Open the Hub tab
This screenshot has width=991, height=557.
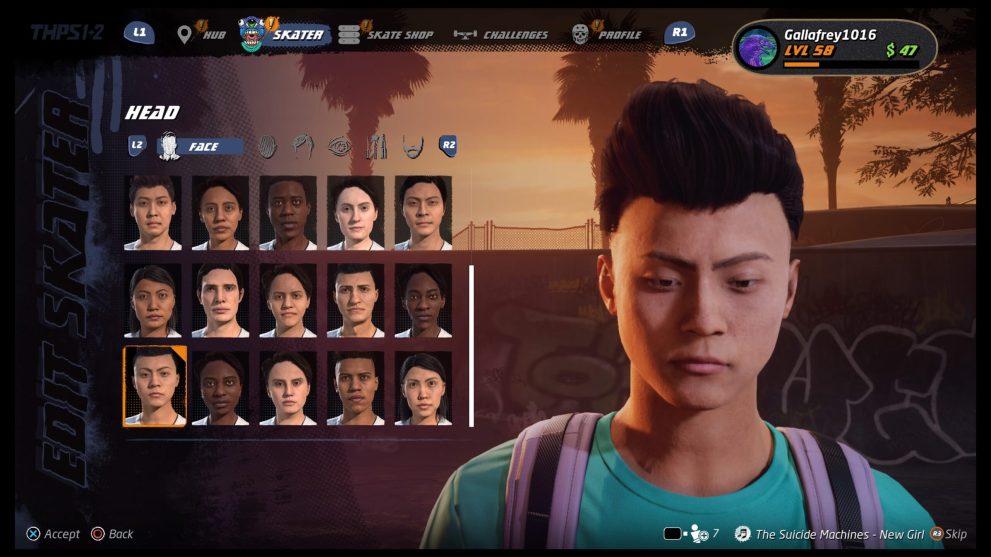pyautogui.click(x=201, y=34)
